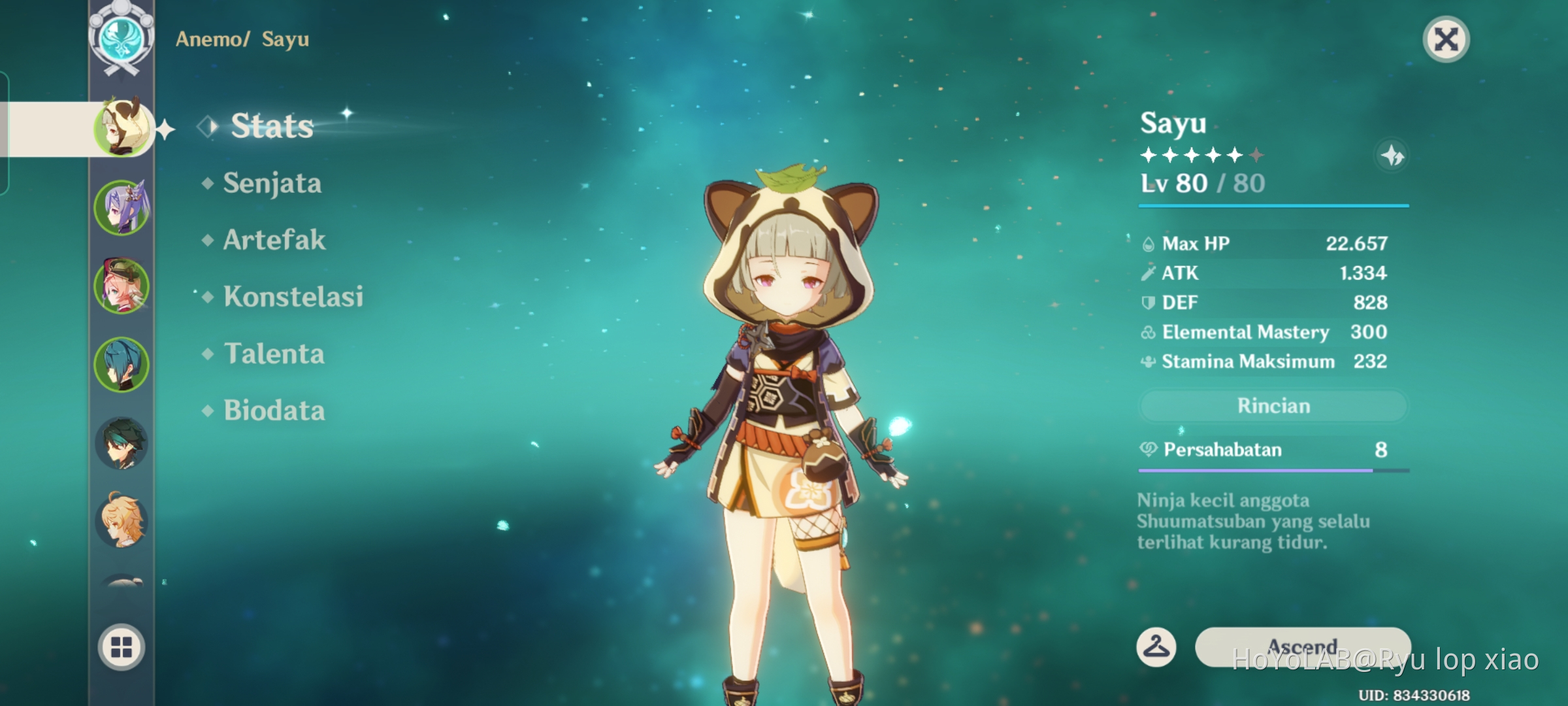
Task: Click the Max HP droplet stat icon
Action: coord(1147,243)
